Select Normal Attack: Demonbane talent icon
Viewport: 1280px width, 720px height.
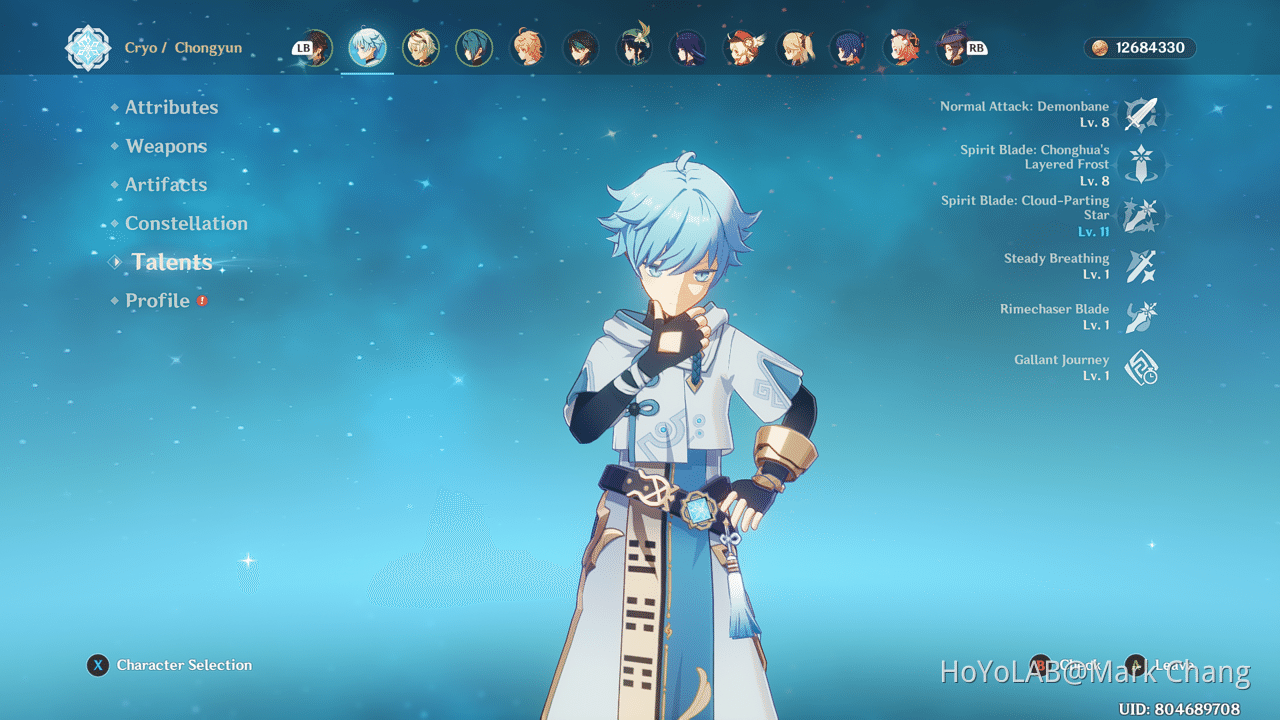1141,114
